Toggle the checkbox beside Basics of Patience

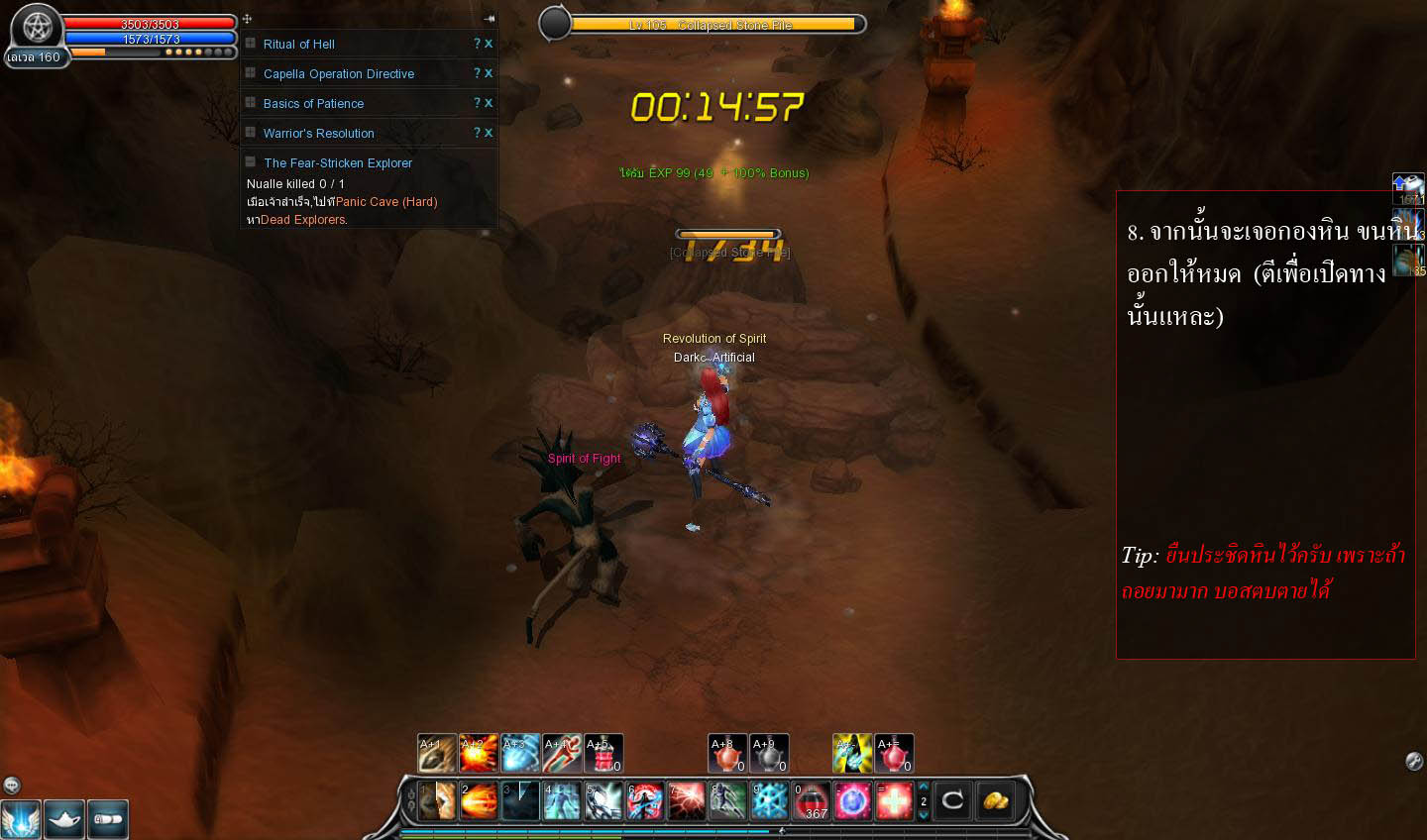tap(251, 103)
